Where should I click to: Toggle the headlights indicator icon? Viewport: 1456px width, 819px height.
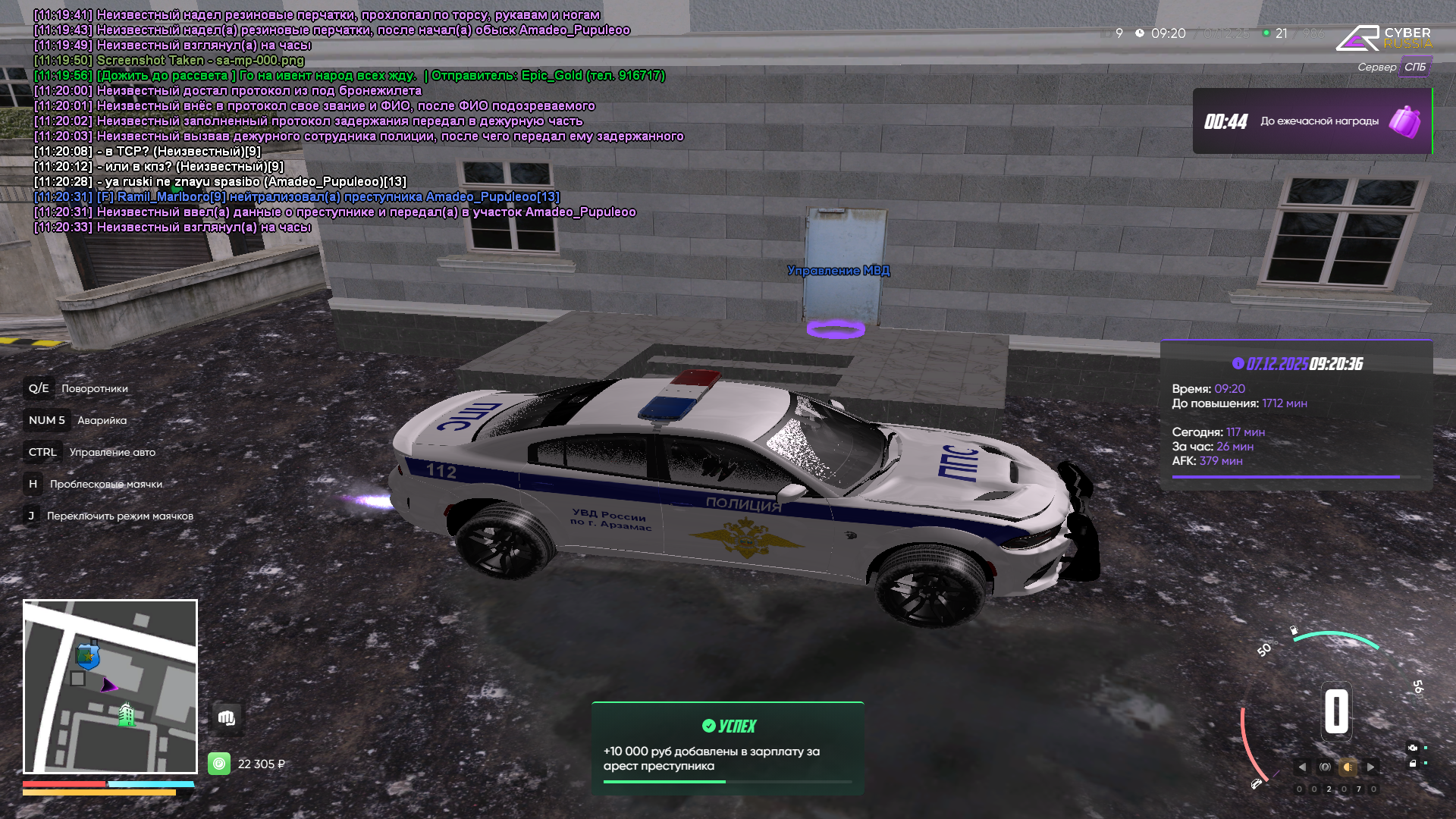(x=1348, y=767)
